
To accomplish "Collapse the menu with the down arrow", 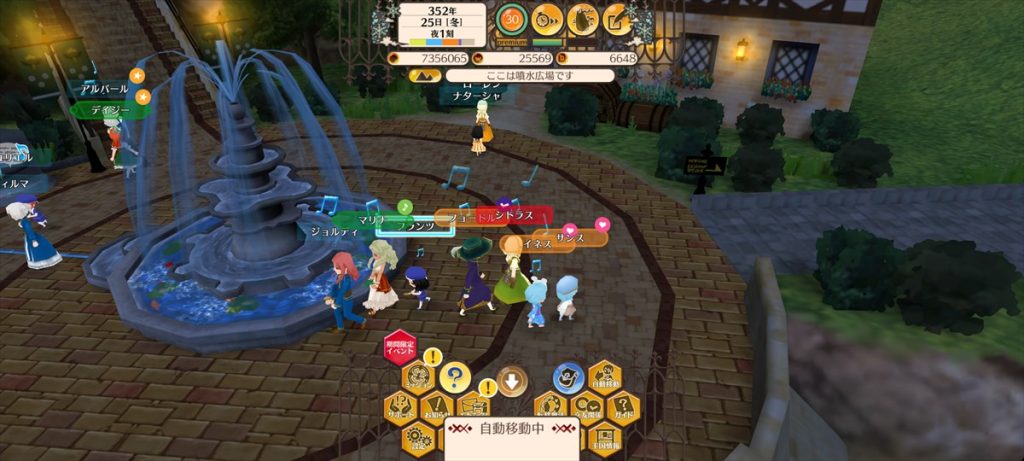I will click(511, 380).
